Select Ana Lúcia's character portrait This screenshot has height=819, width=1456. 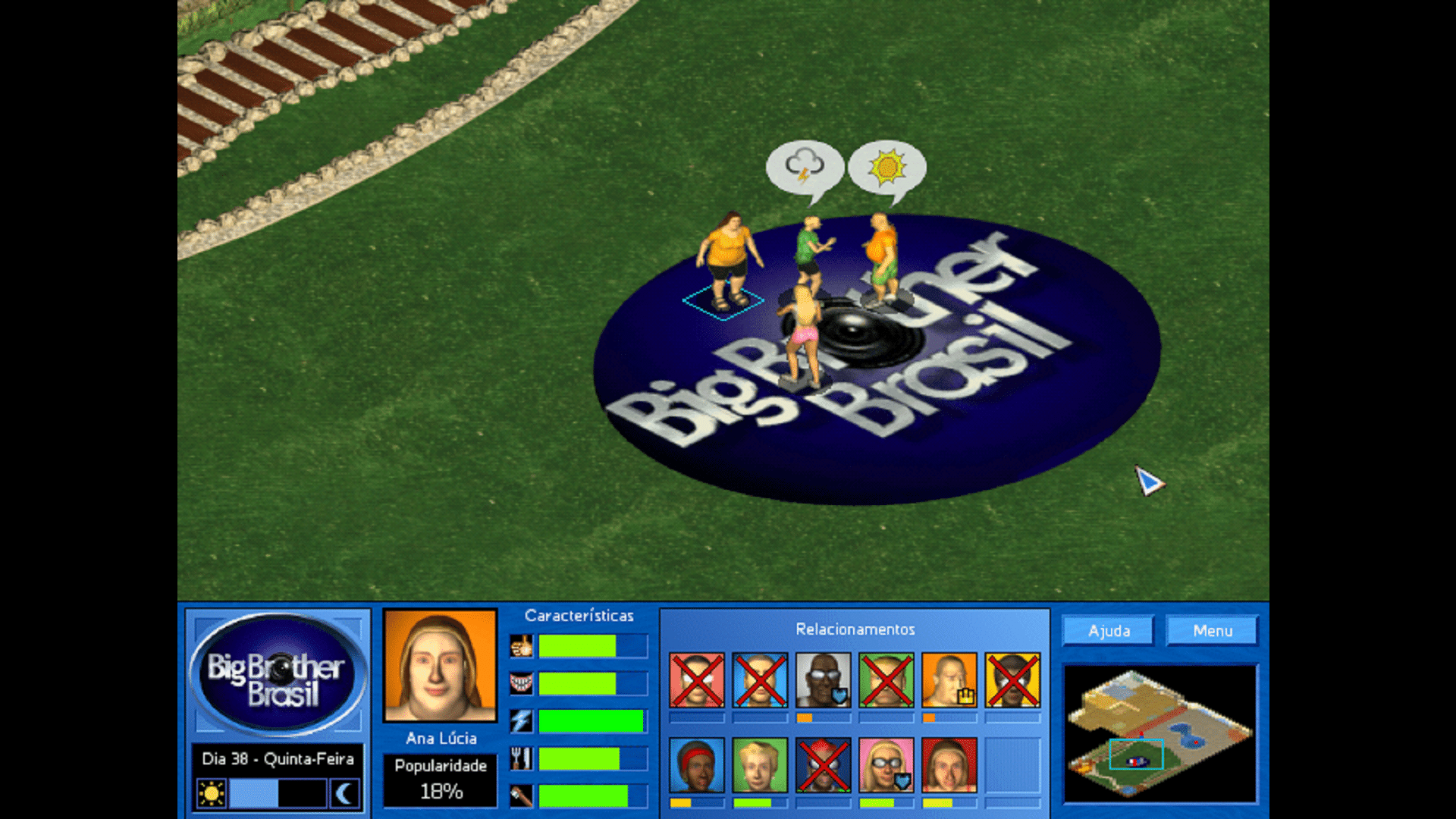441,666
